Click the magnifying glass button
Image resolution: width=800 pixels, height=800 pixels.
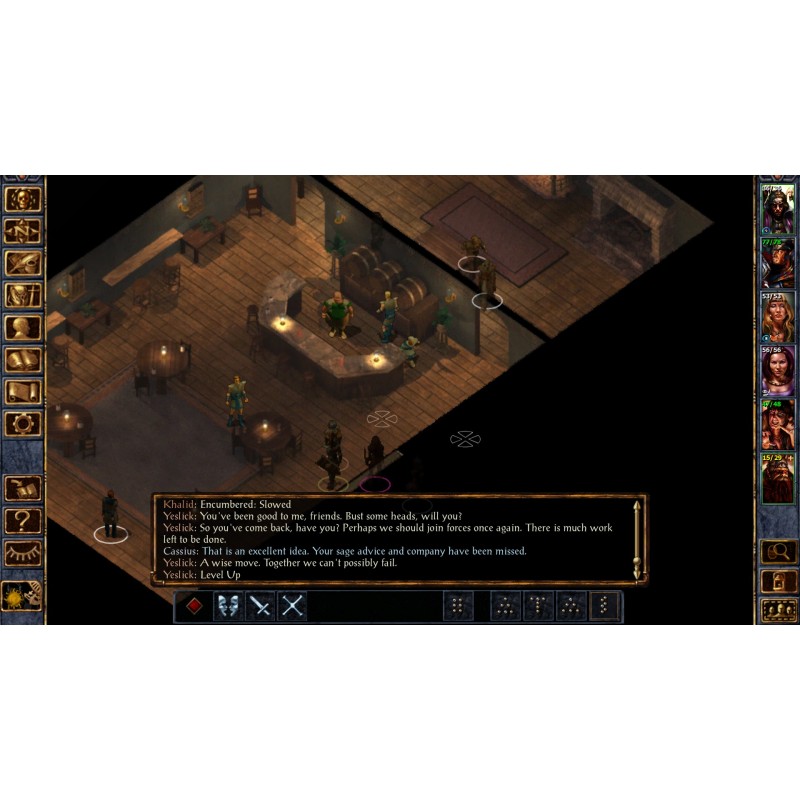point(777,551)
